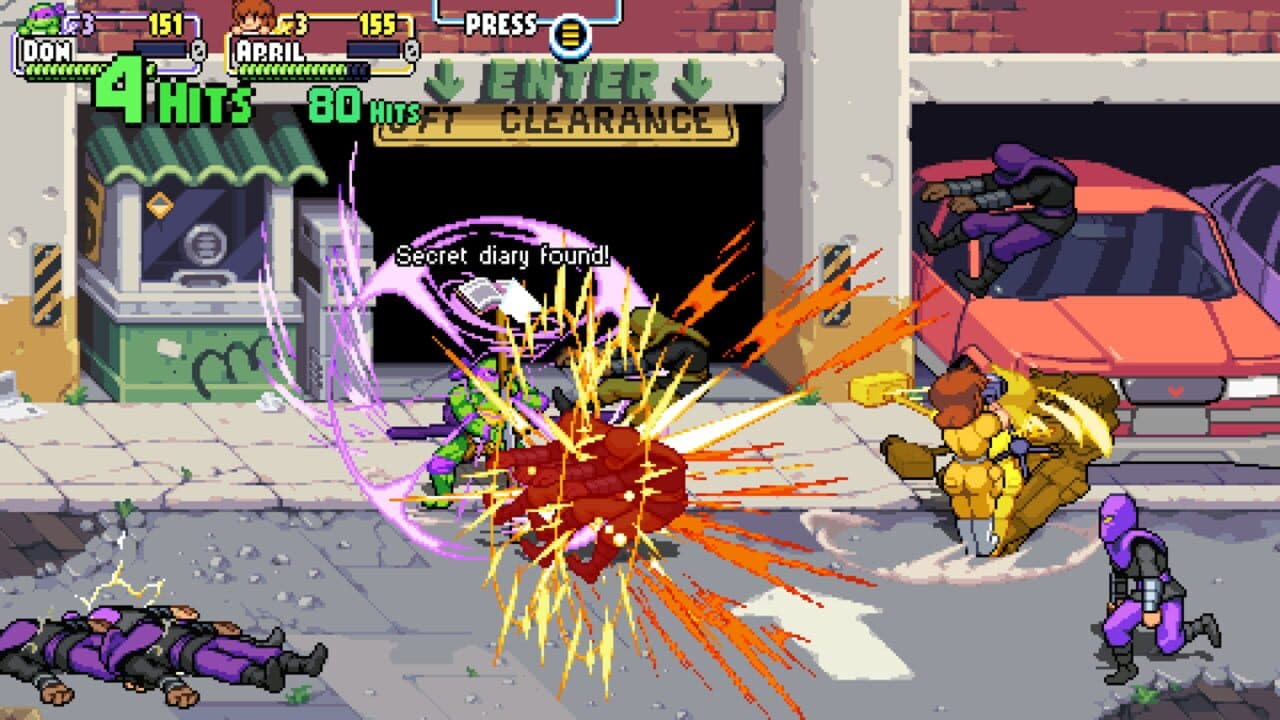Click April's character portrait

point(255,18)
